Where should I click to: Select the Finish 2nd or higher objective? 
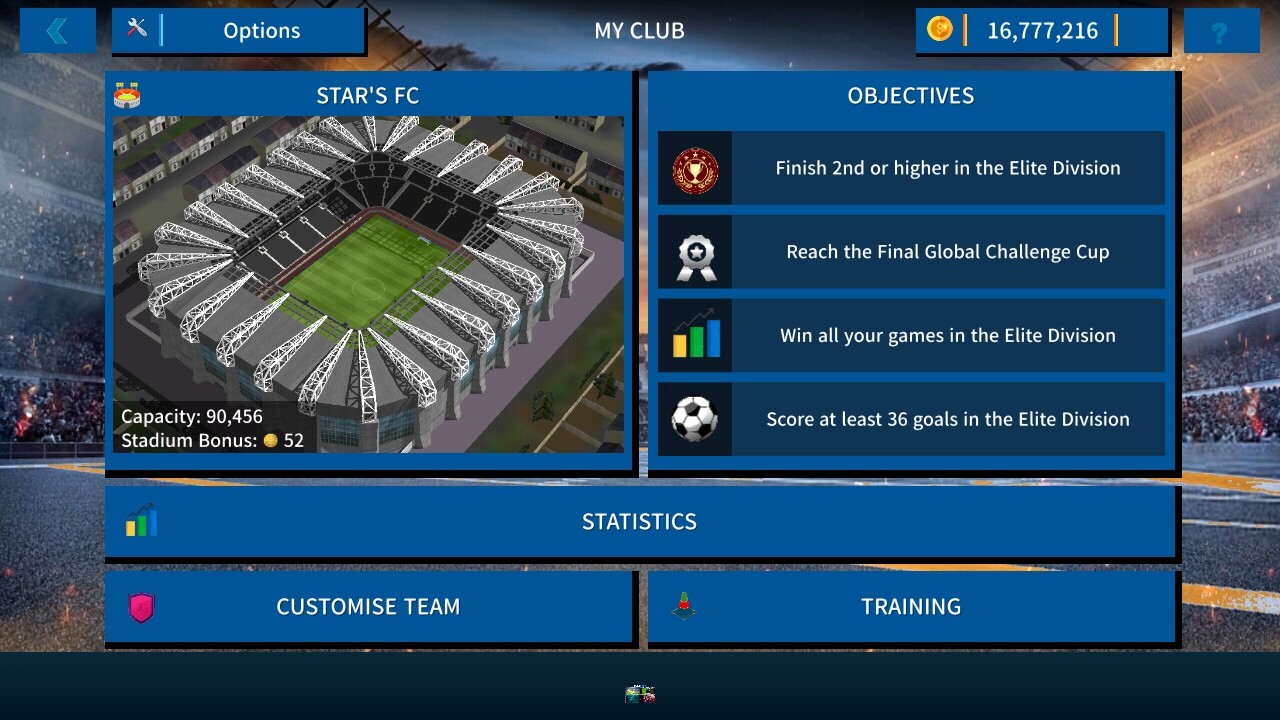tap(911, 168)
